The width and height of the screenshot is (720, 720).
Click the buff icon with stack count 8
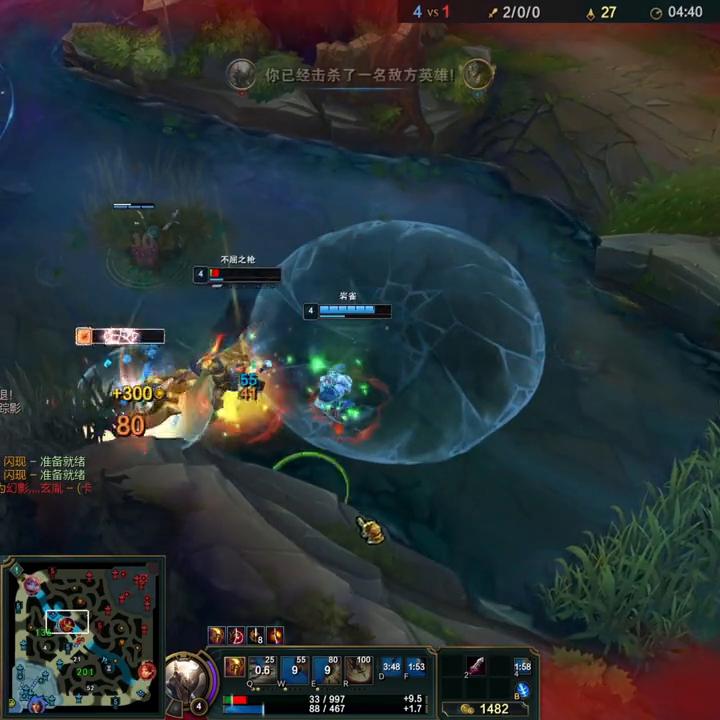256,635
